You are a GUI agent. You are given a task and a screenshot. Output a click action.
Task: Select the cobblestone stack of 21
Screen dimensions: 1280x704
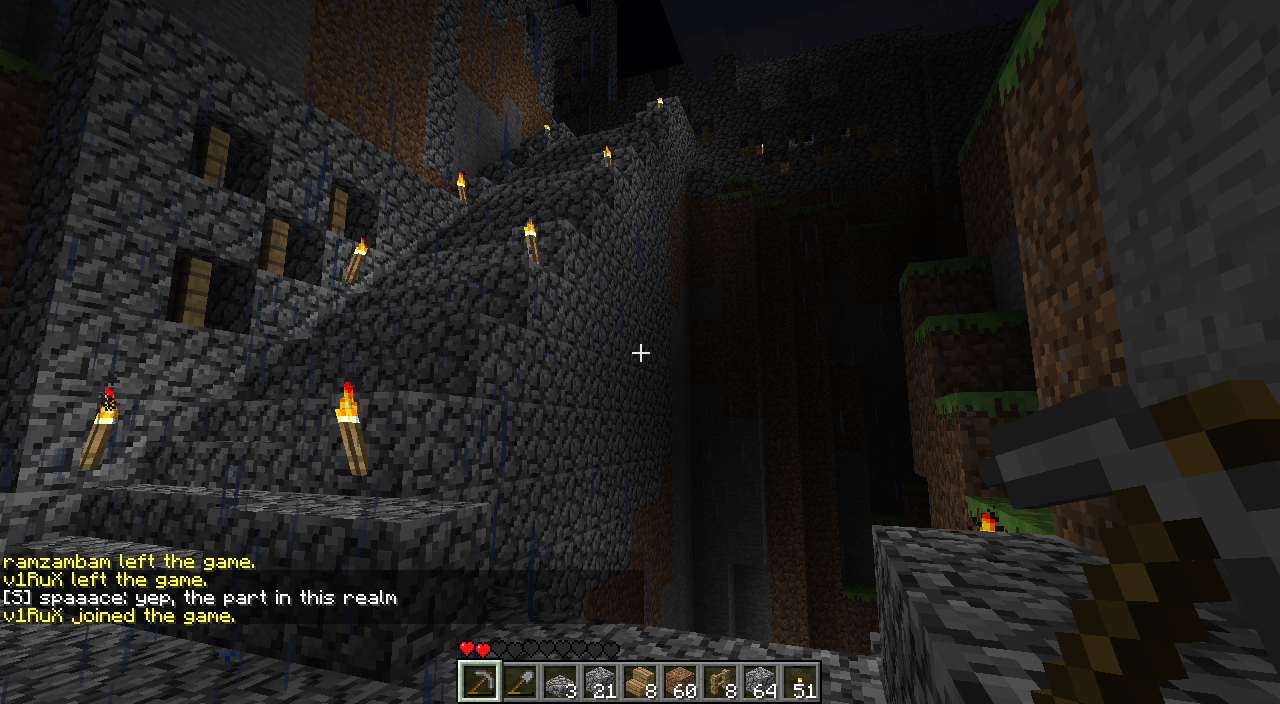pyautogui.click(x=599, y=681)
